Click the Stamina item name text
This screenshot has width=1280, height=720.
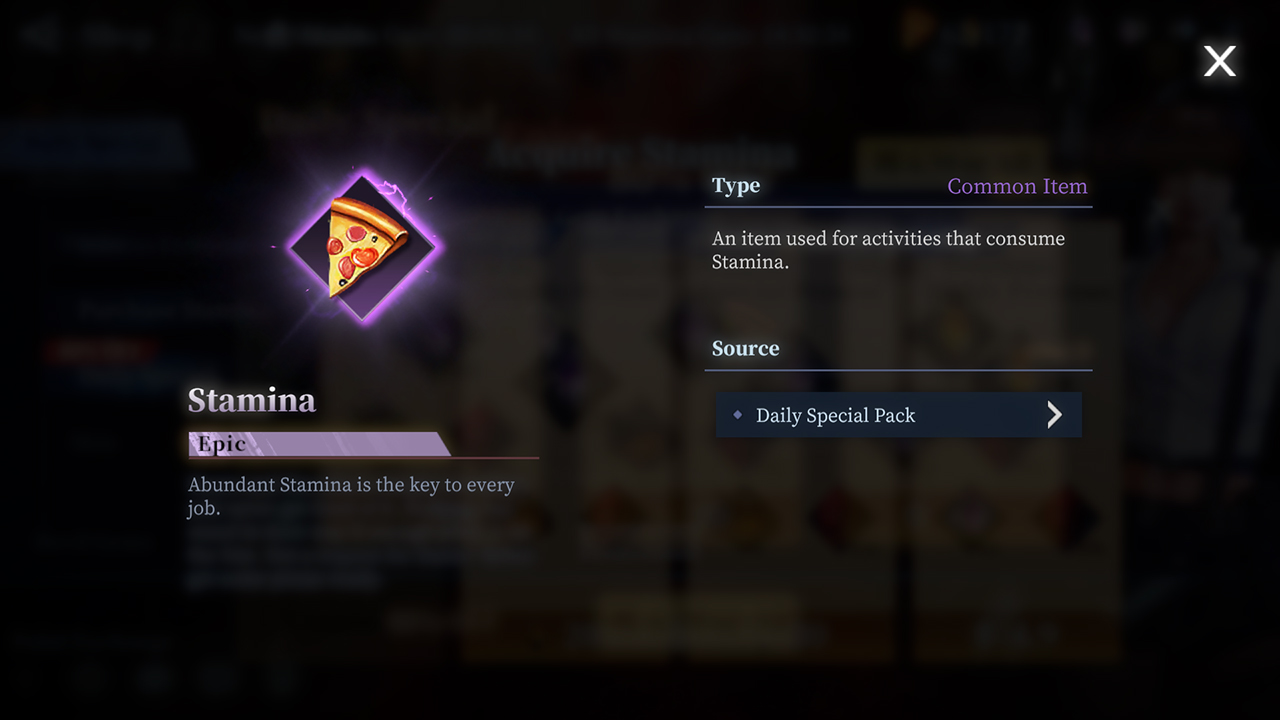click(251, 400)
